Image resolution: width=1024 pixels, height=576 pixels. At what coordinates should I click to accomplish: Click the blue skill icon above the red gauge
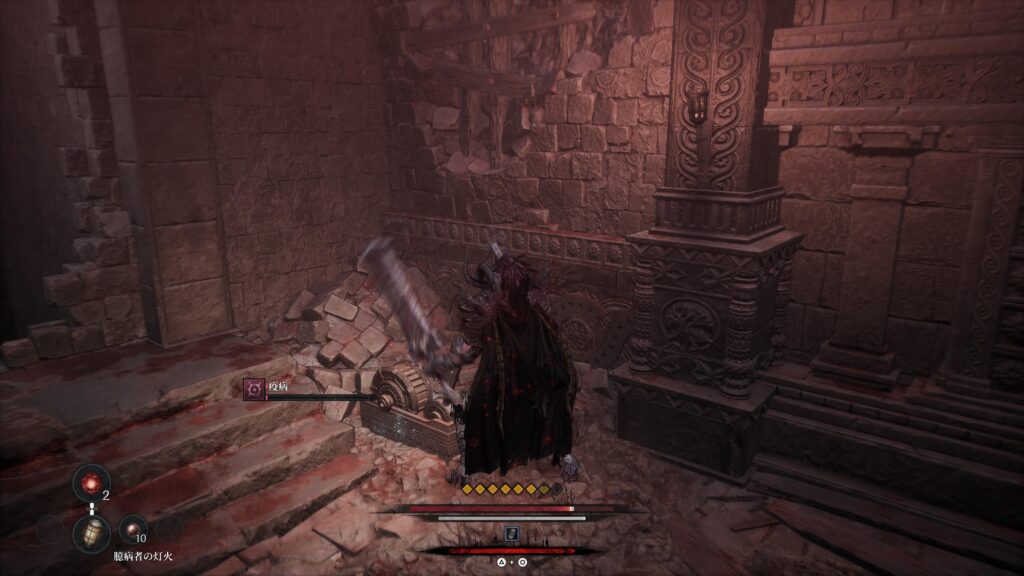(x=511, y=535)
